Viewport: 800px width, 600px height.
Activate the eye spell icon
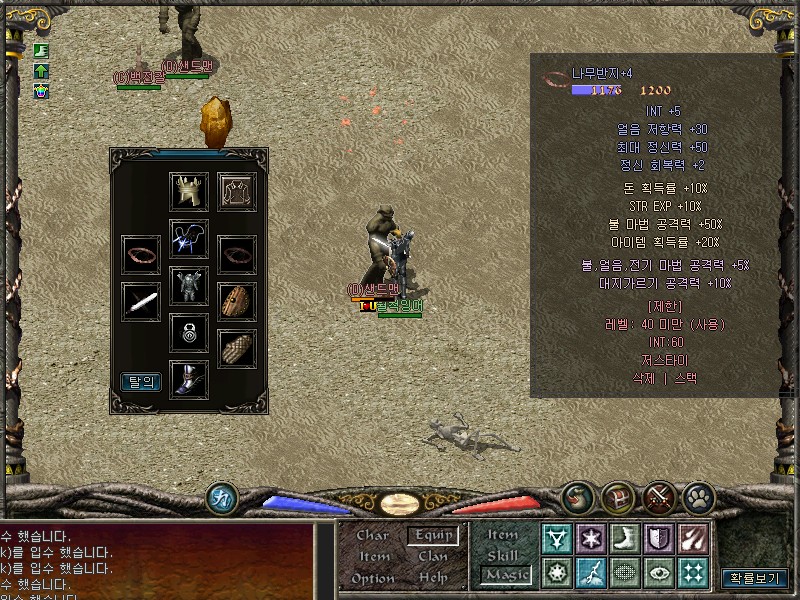click(658, 573)
